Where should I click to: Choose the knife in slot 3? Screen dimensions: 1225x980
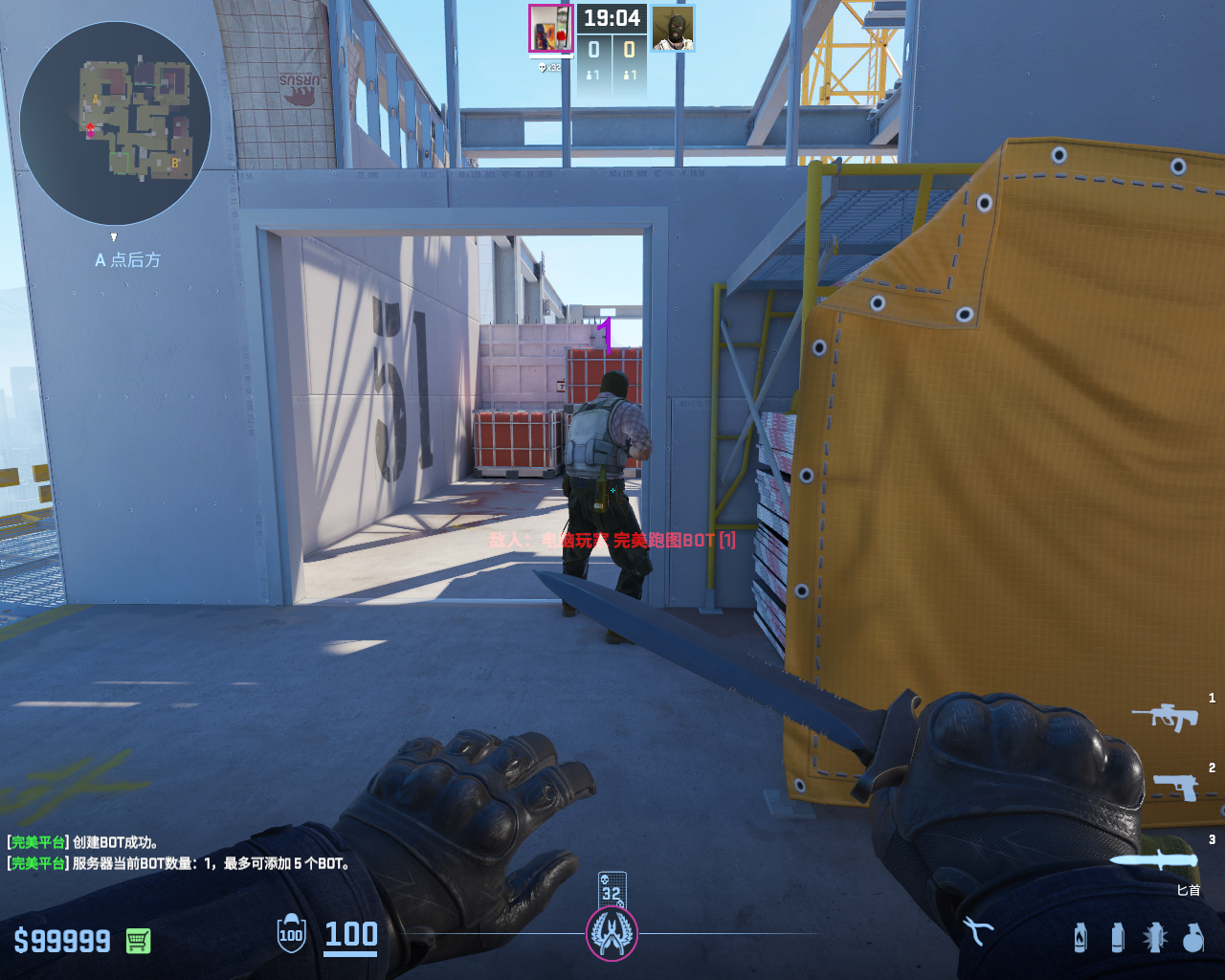point(1154,858)
